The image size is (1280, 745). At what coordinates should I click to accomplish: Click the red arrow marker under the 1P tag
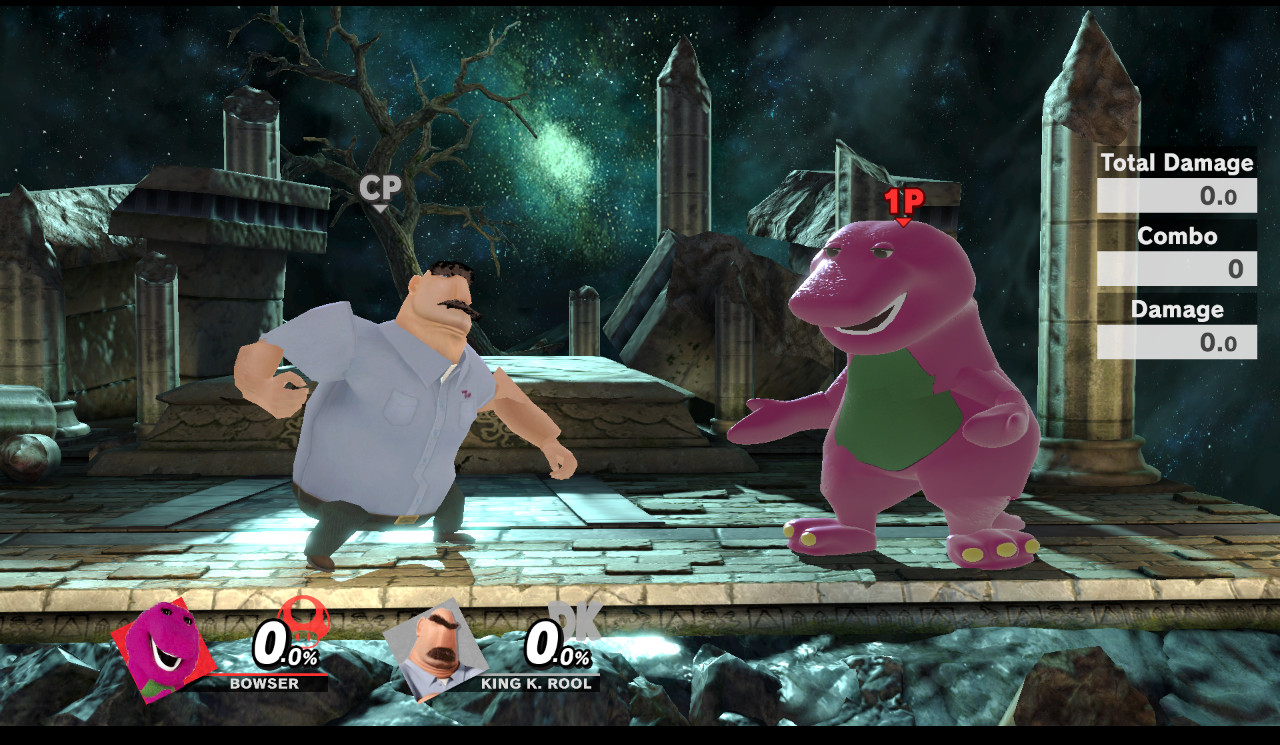[x=905, y=220]
